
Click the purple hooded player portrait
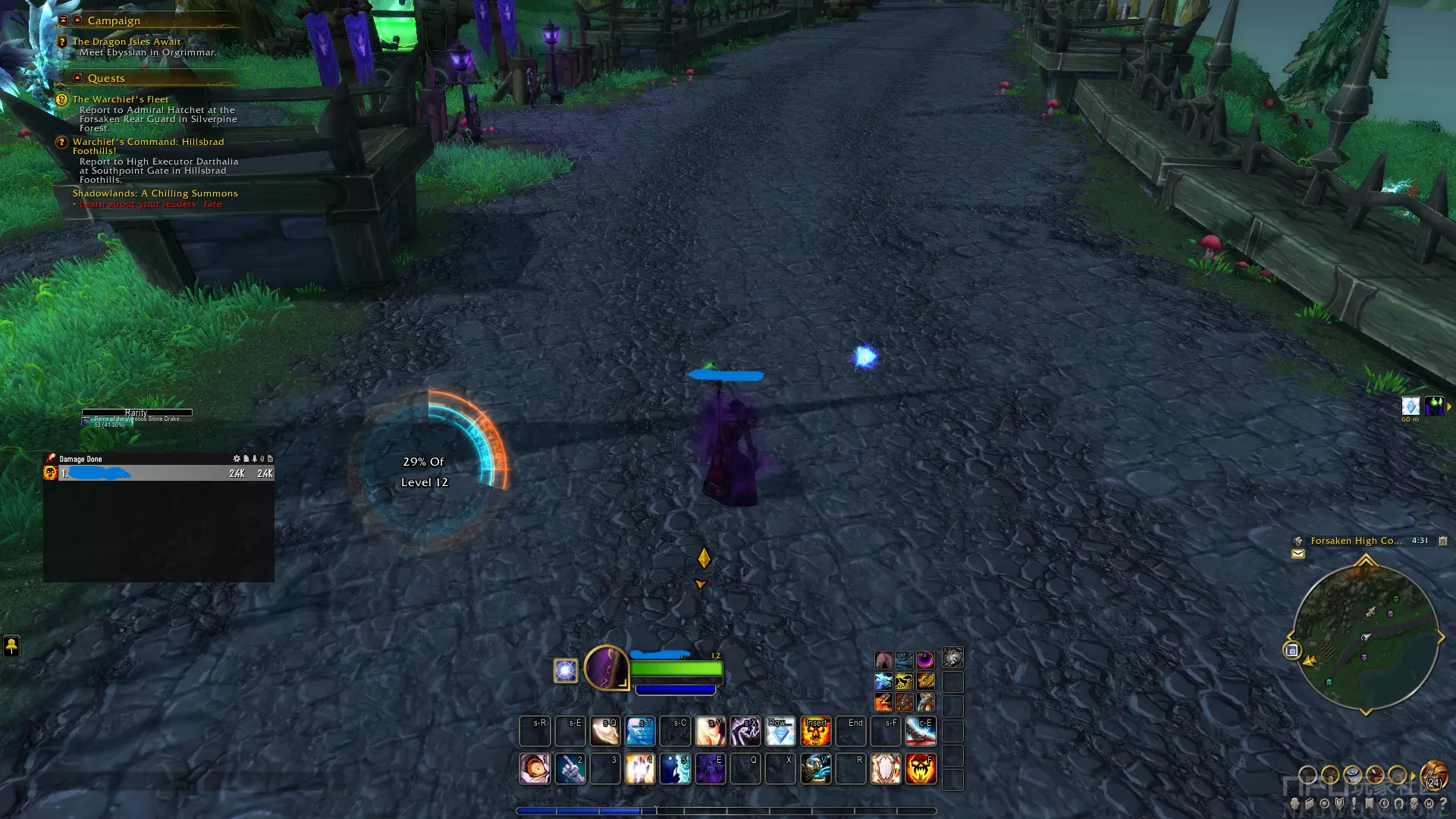coord(606,667)
